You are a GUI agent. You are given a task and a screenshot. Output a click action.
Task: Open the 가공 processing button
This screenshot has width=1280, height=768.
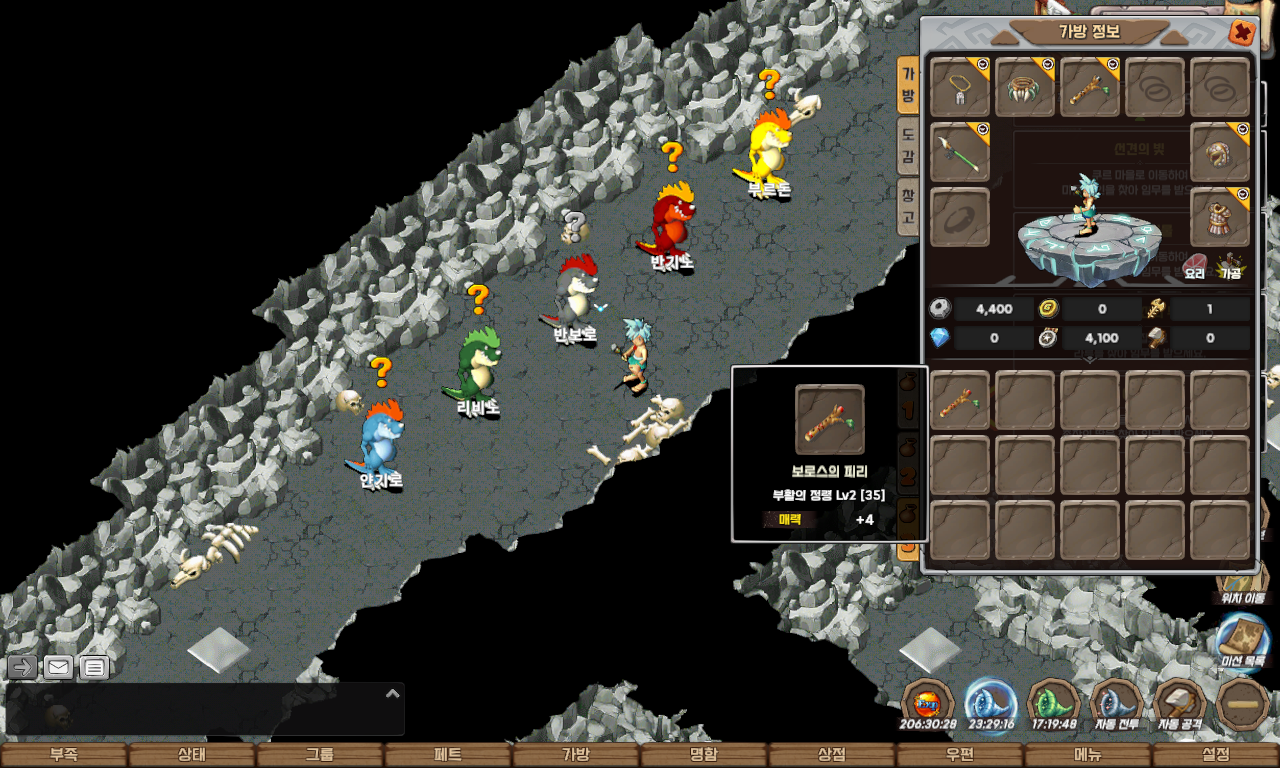pos(1230,265)
